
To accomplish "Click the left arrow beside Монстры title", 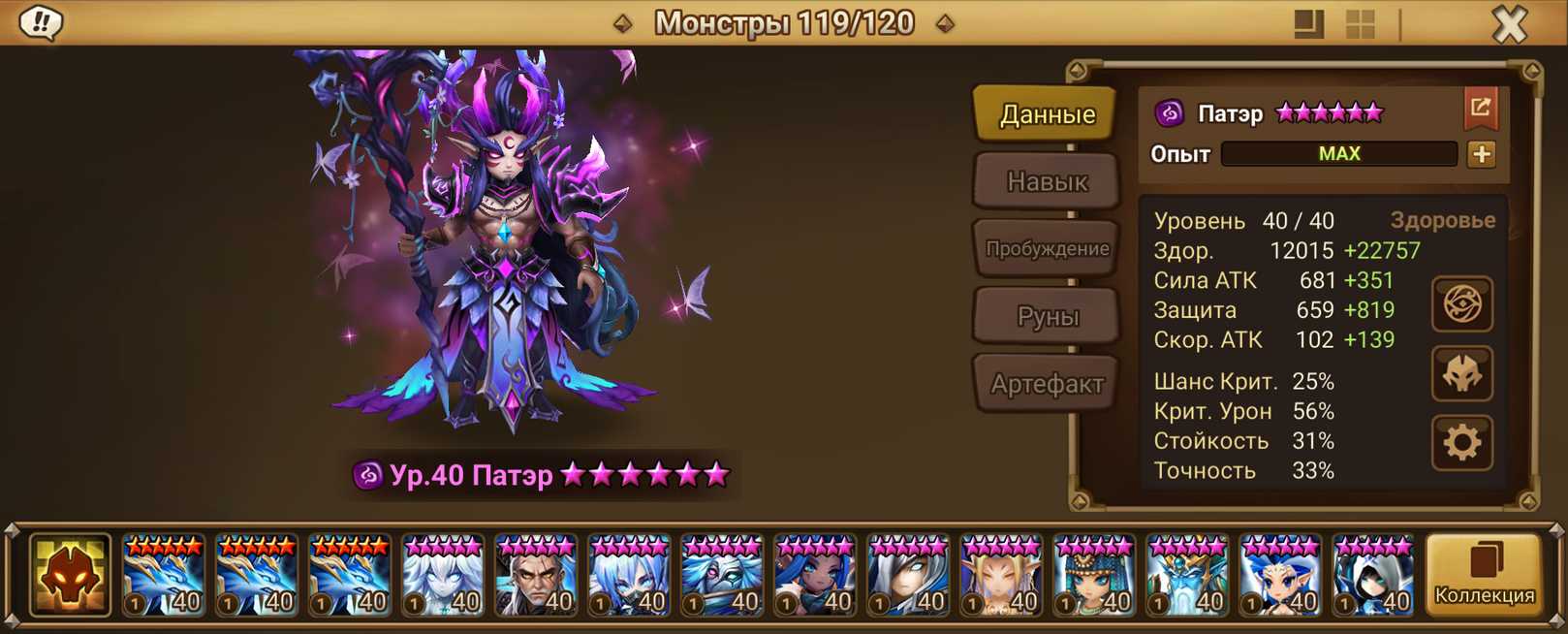I will (623, 23).
